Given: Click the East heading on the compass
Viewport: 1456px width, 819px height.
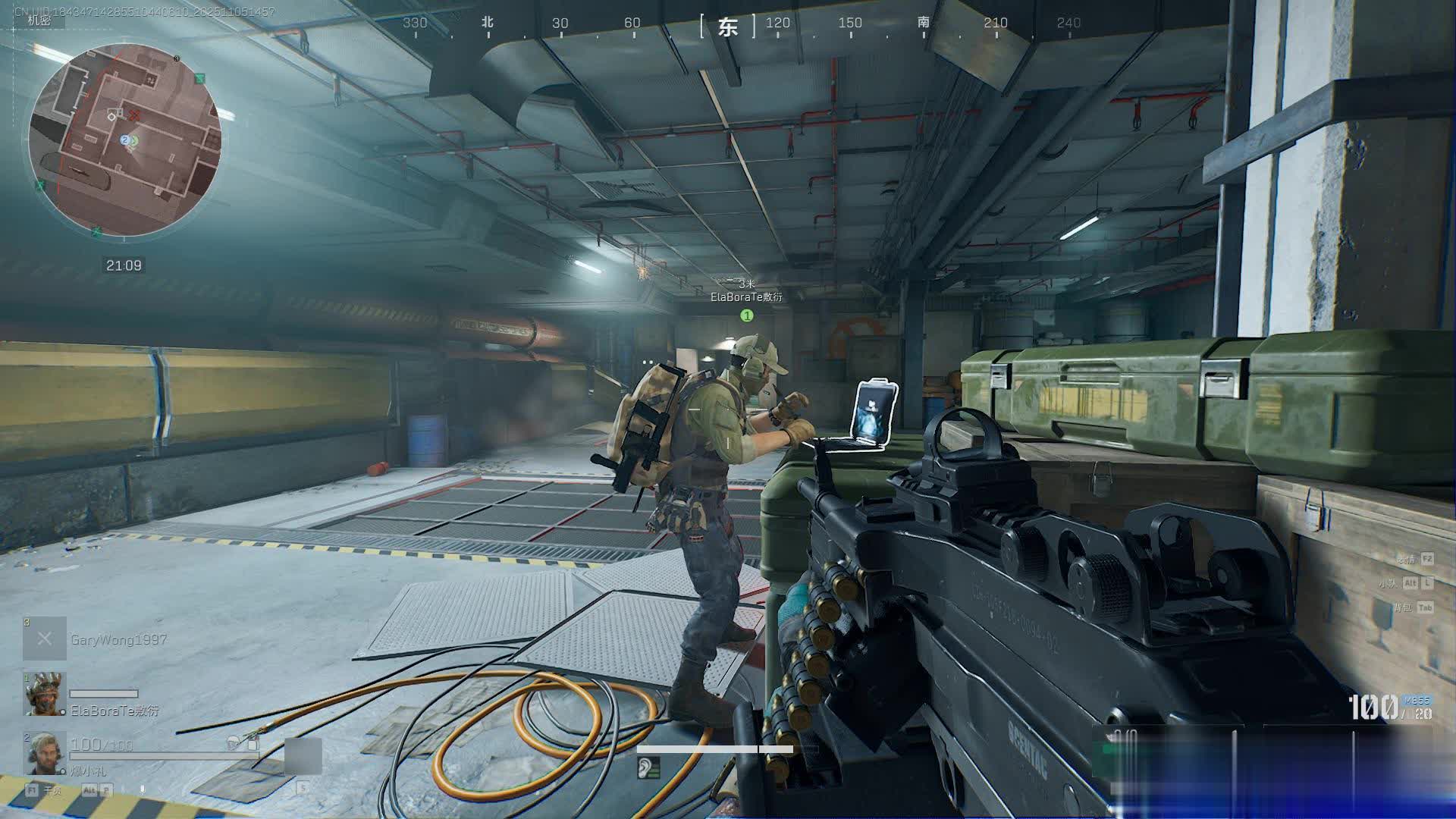Looking at the screenshot, I should (x=728, y=27).
